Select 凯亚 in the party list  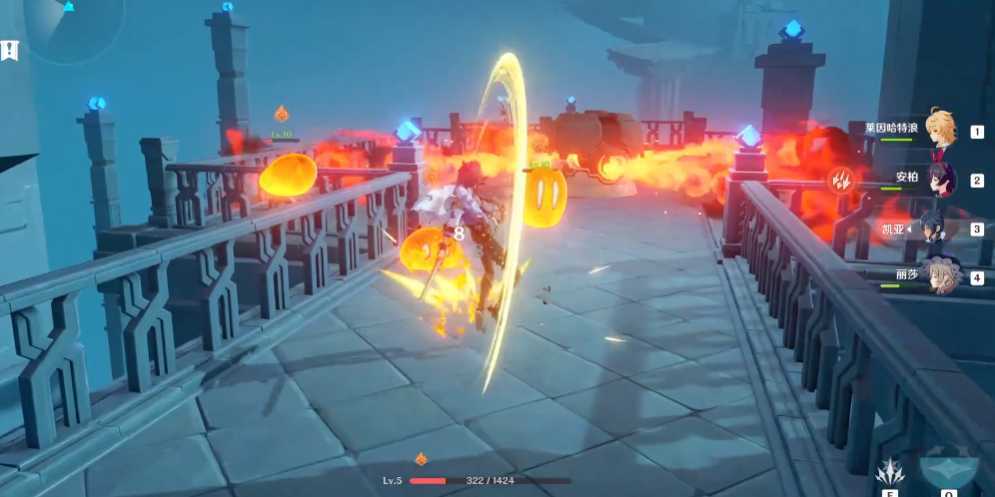tap(936, 228)
